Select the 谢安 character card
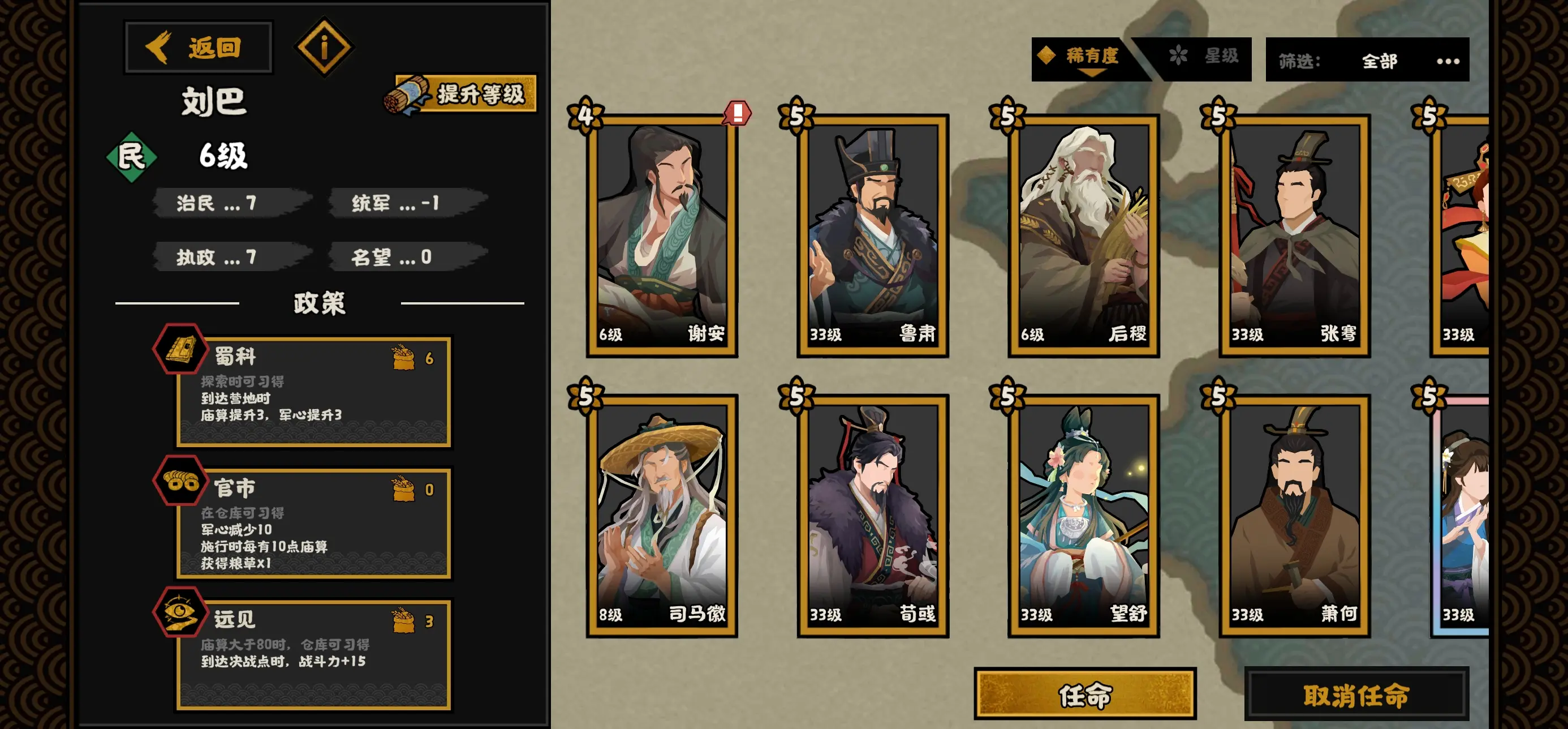Screen dimensions: 1568x729 point(662,235)
